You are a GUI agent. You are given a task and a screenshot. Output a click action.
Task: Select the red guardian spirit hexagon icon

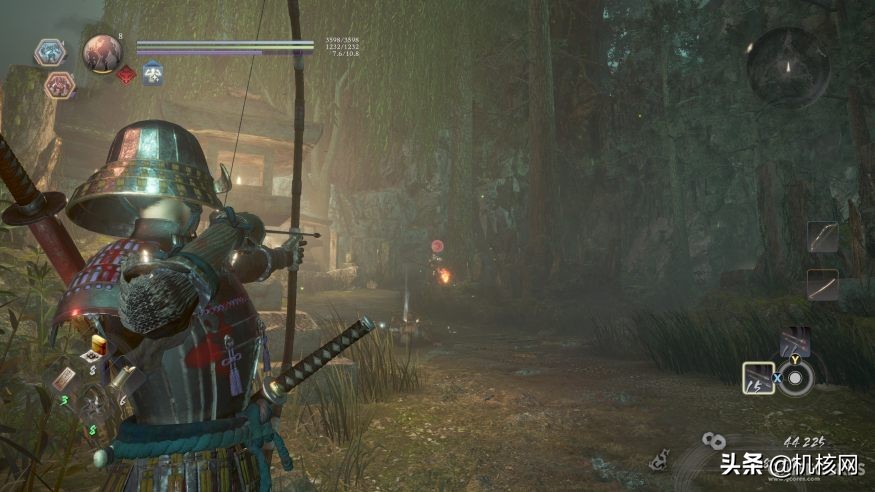60,86
